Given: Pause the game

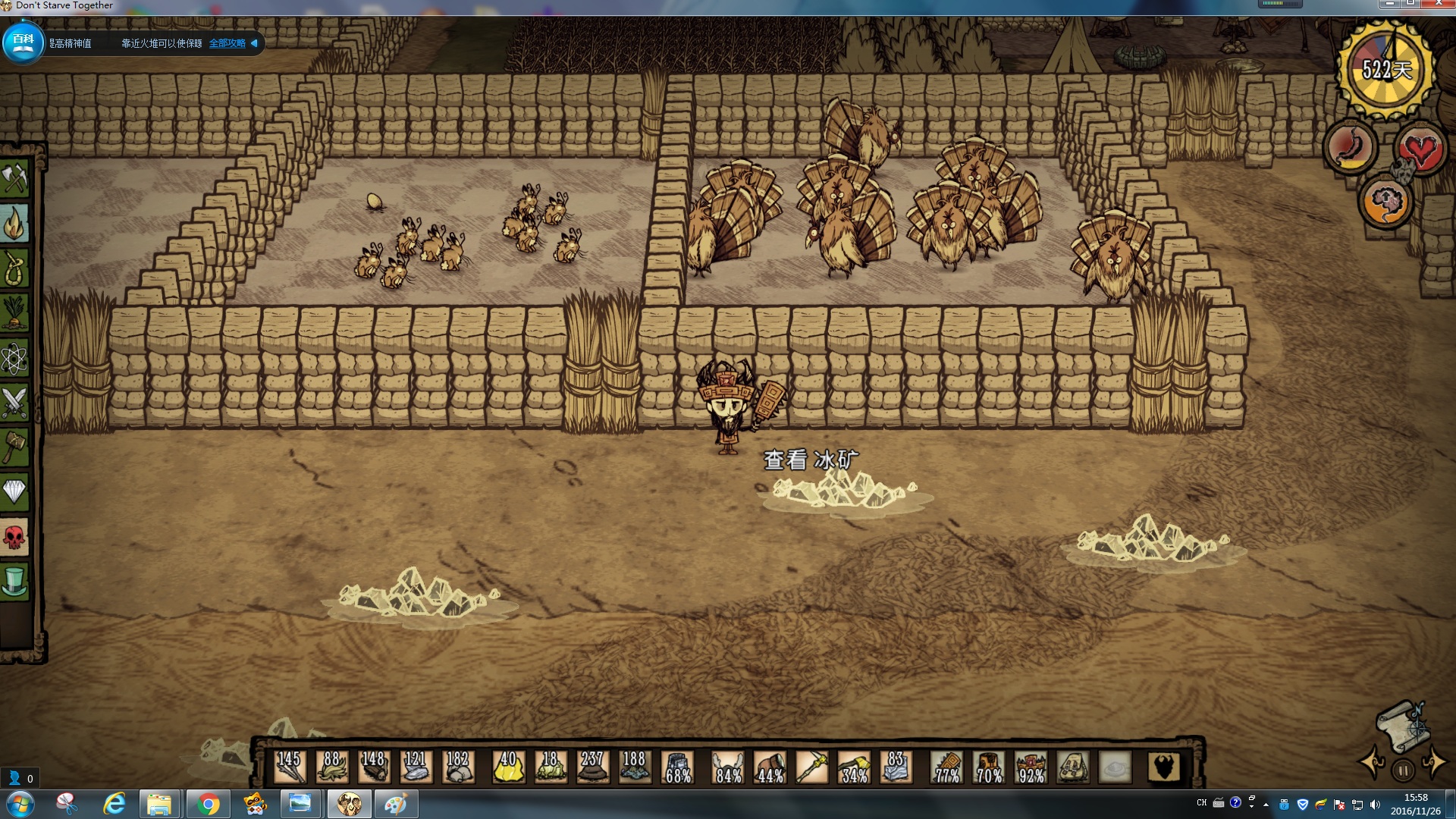Looking at the screenshot, I should [1403, 770].
